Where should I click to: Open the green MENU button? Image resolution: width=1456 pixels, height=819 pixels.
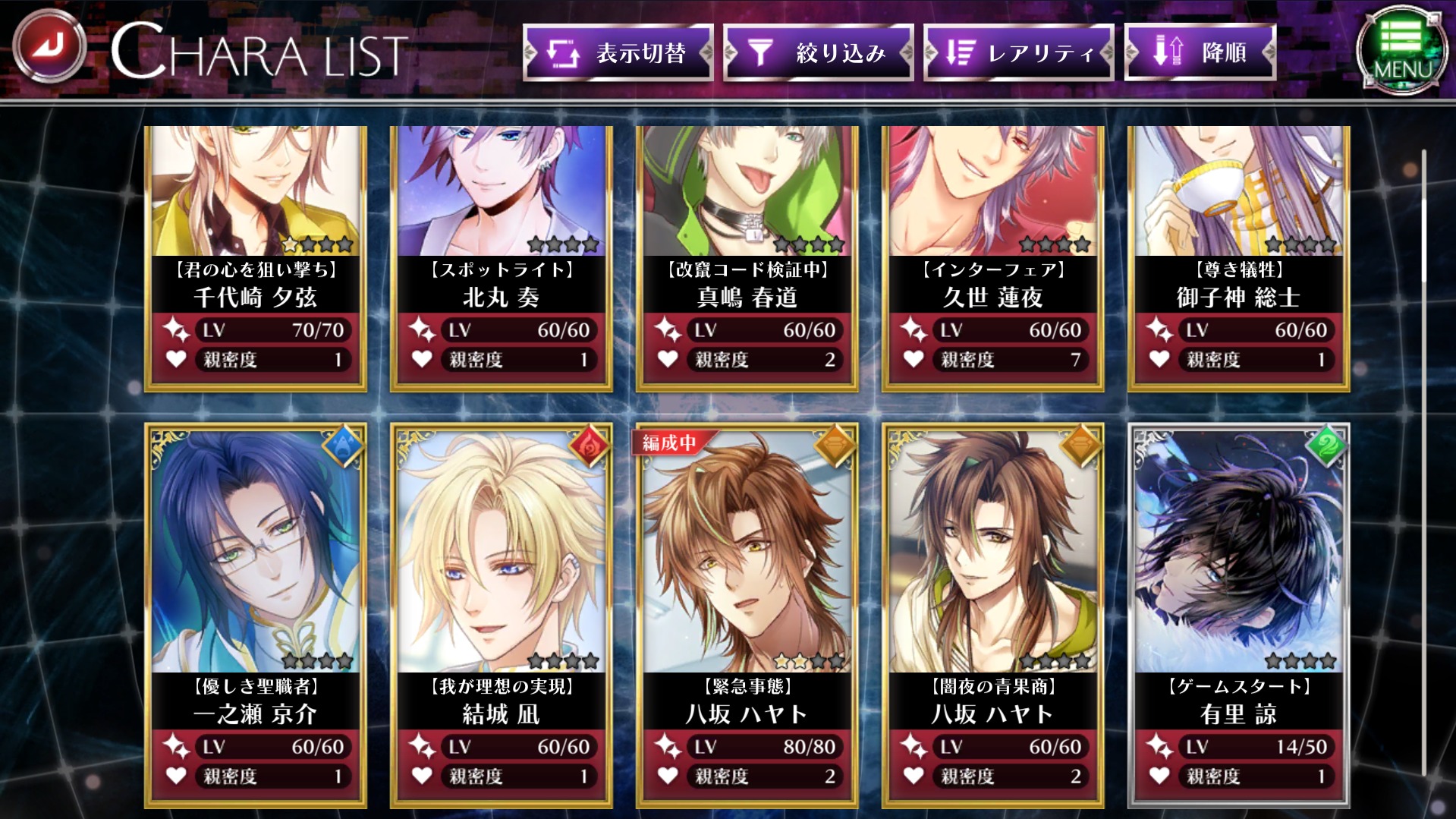1400,50
